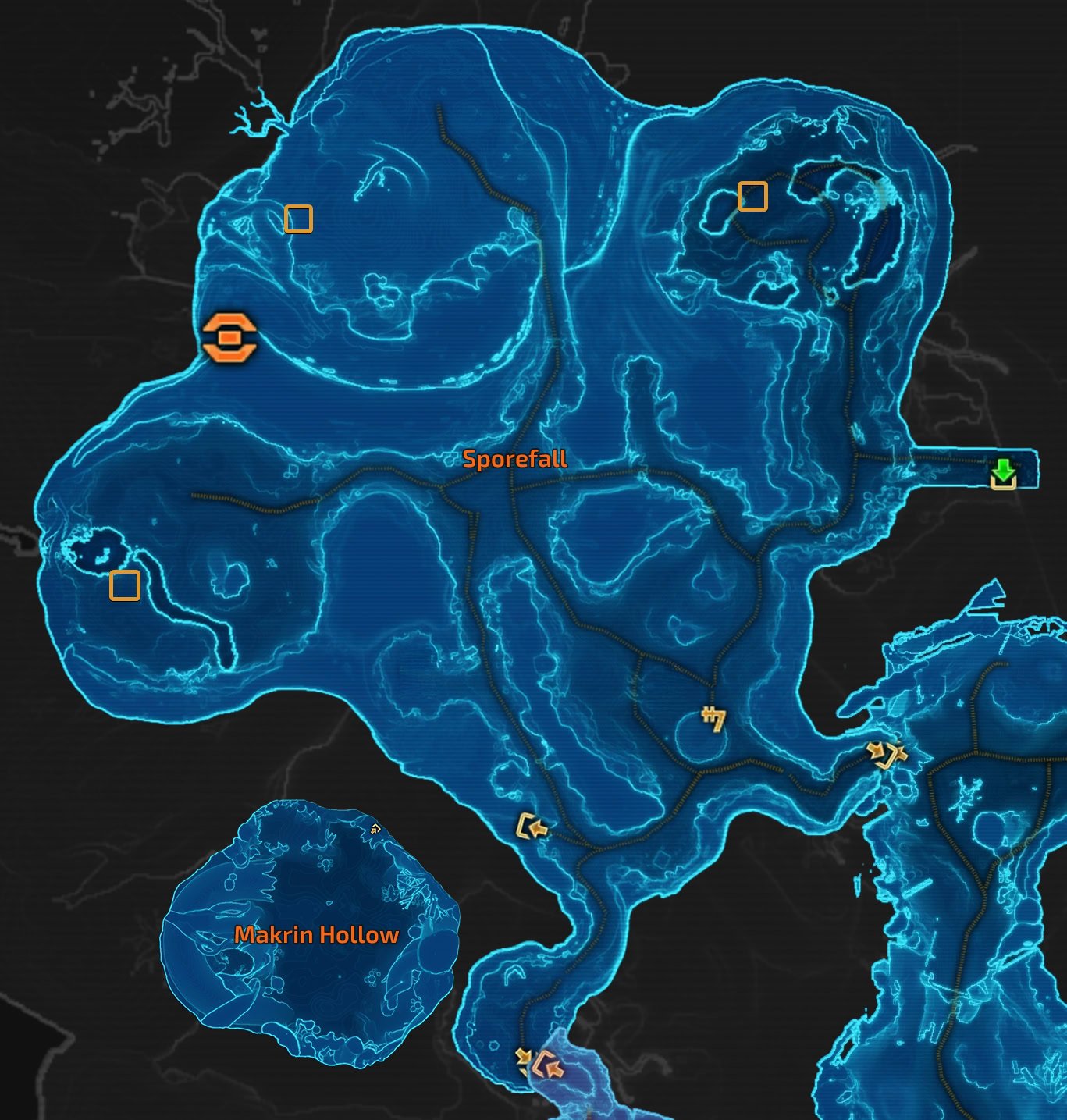Click the downward arrow icon of the southern exit pair
This screenshot has height=1120, width=1067.
525,1056
